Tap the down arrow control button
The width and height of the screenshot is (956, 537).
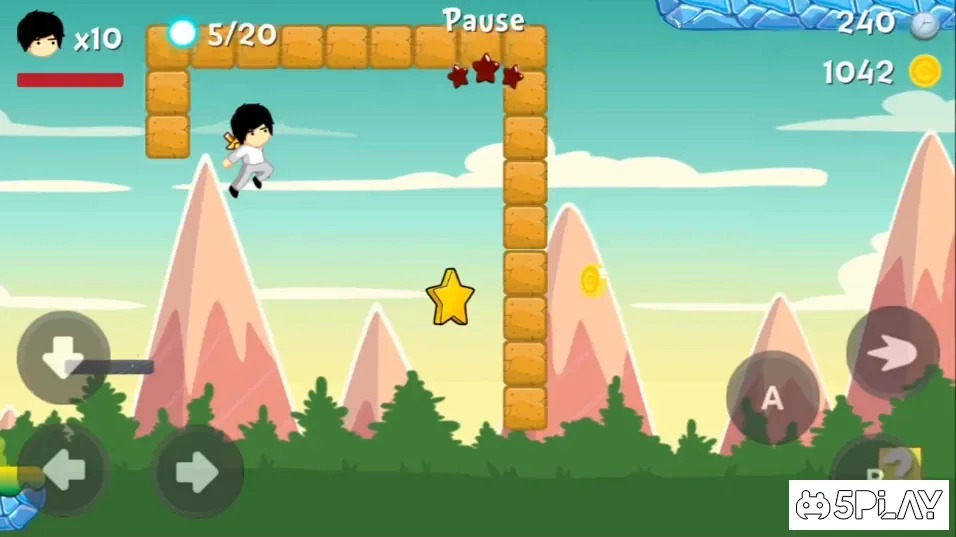tap(64, 357)
